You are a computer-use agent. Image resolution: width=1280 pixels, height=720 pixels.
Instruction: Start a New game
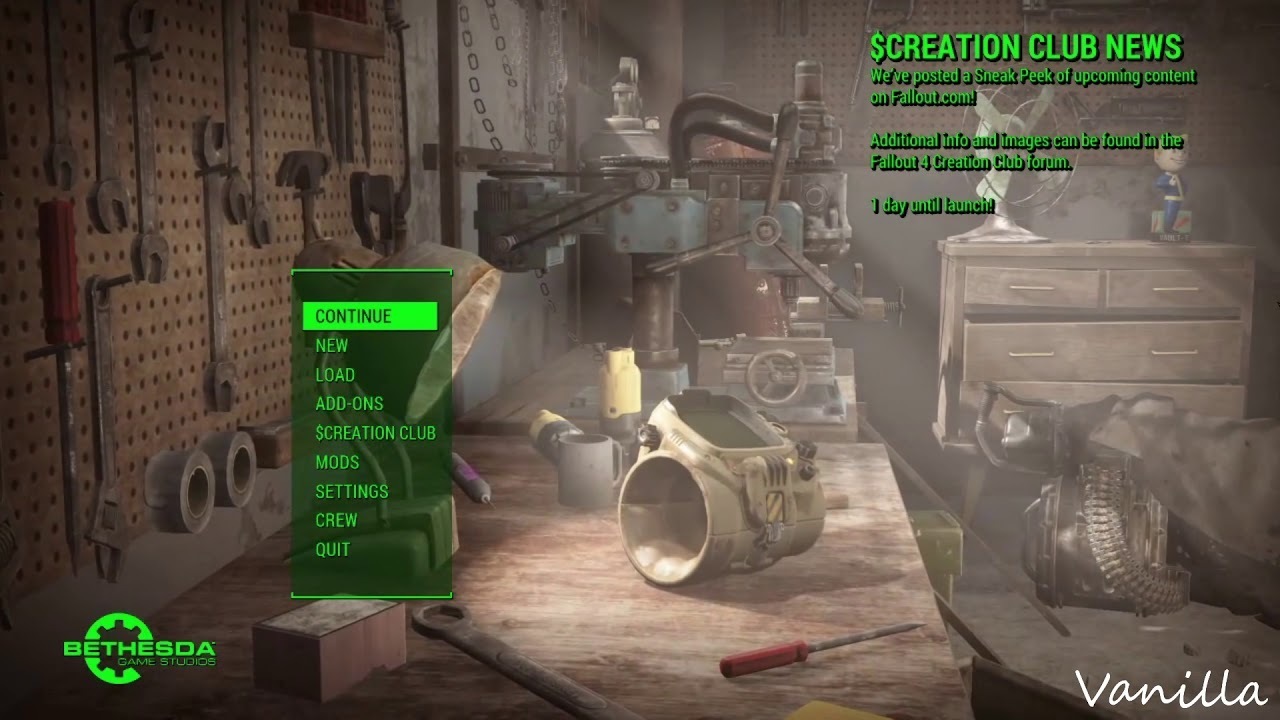[x=332, y=345]
